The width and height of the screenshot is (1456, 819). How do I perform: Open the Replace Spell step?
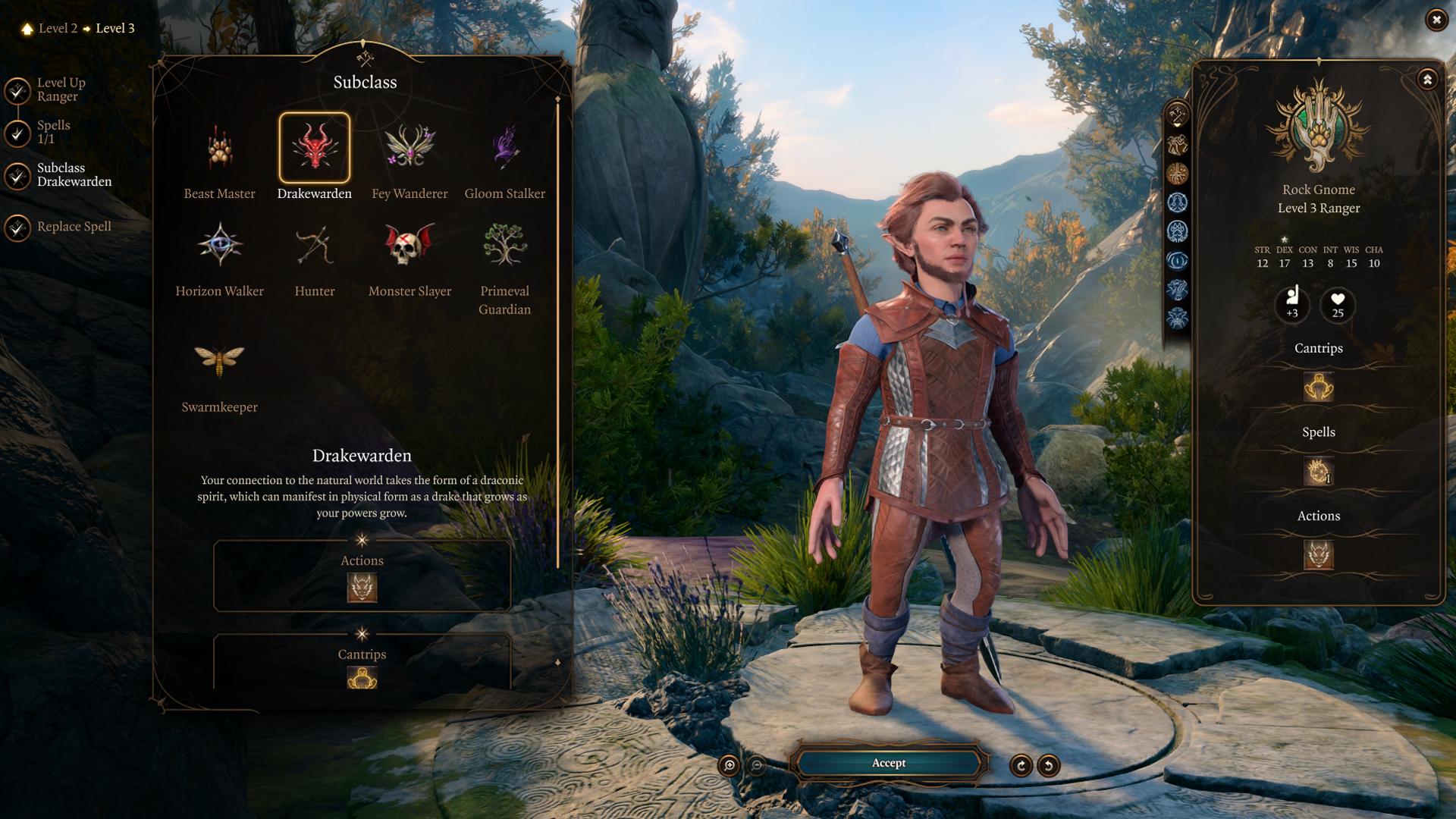click(x=74, y=227)
